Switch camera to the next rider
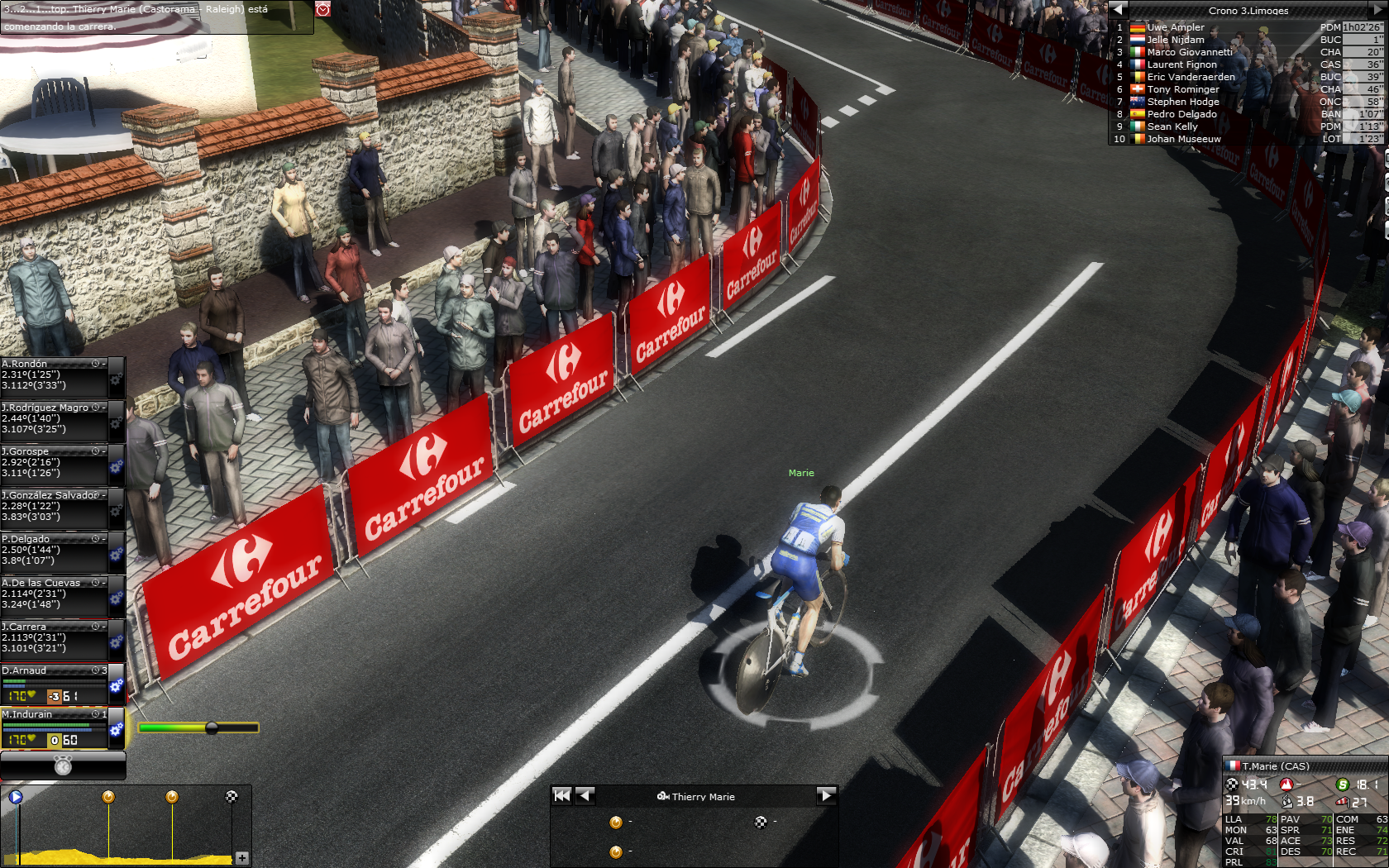 (x=826, y=796)
